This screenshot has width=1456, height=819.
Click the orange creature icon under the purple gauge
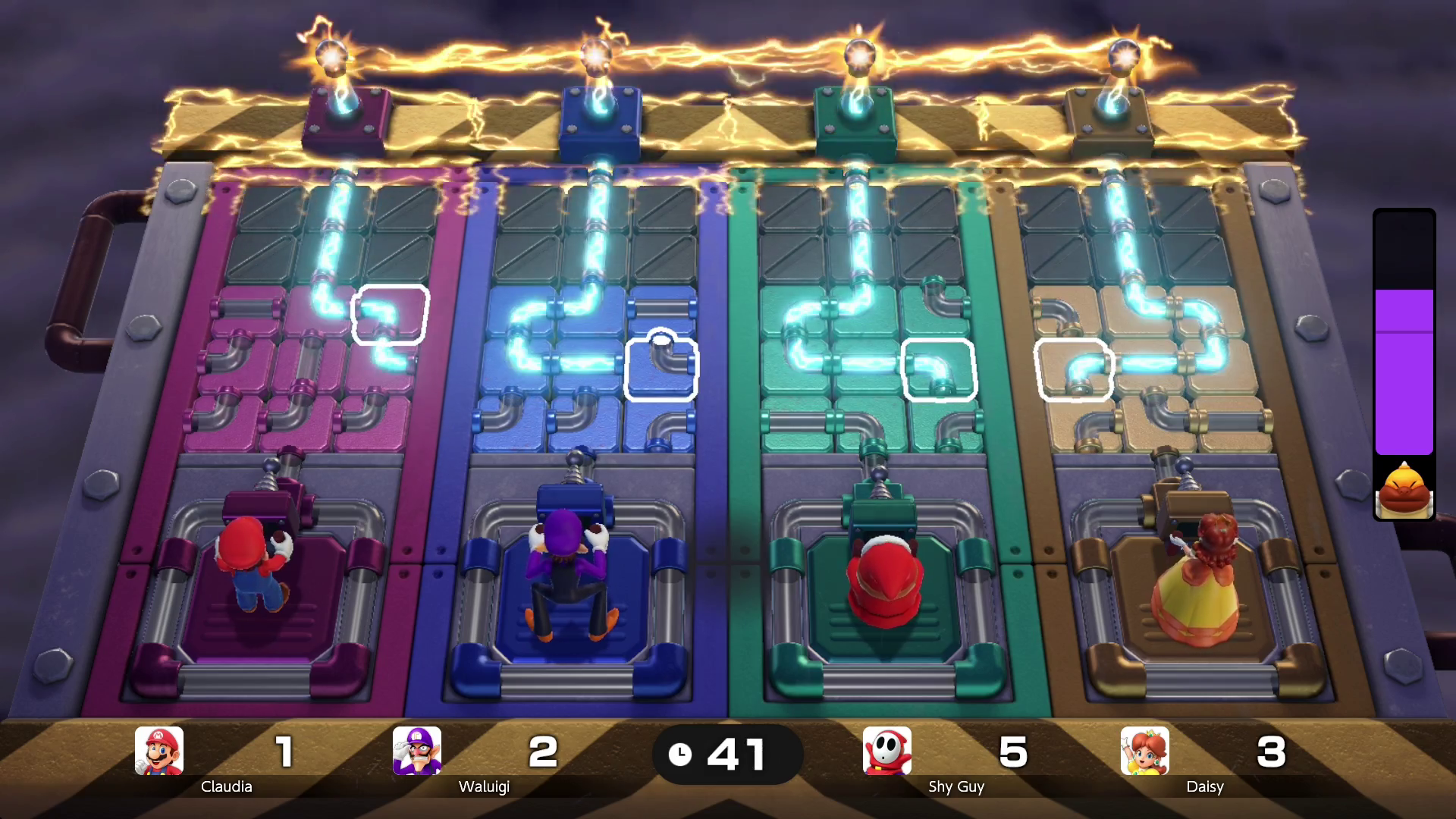[1404, 489]
